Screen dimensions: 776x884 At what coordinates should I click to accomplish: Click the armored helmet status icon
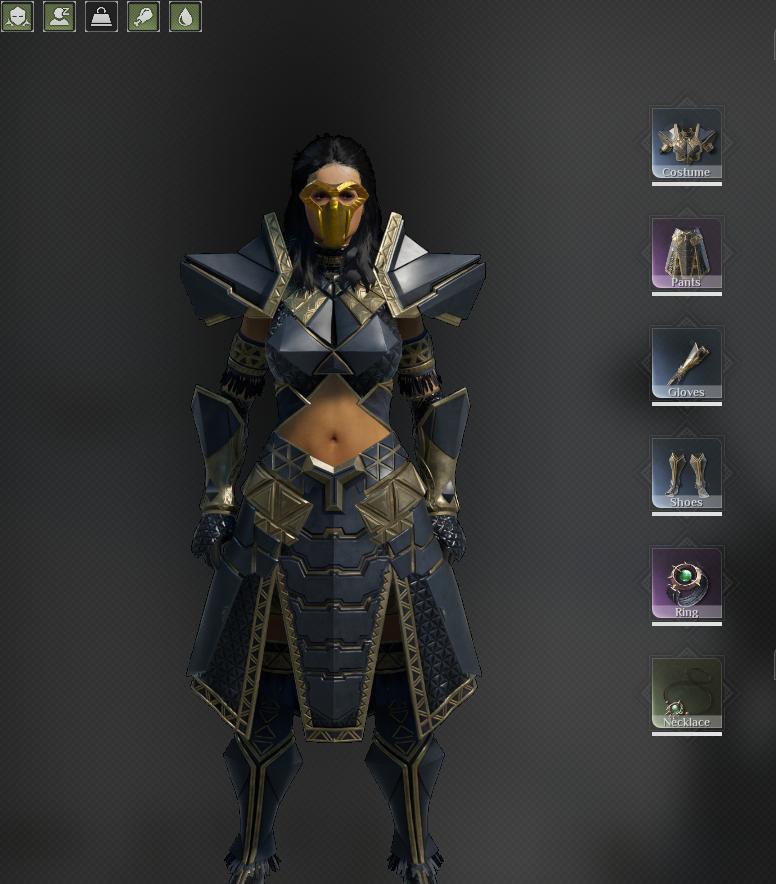(18, 16)
